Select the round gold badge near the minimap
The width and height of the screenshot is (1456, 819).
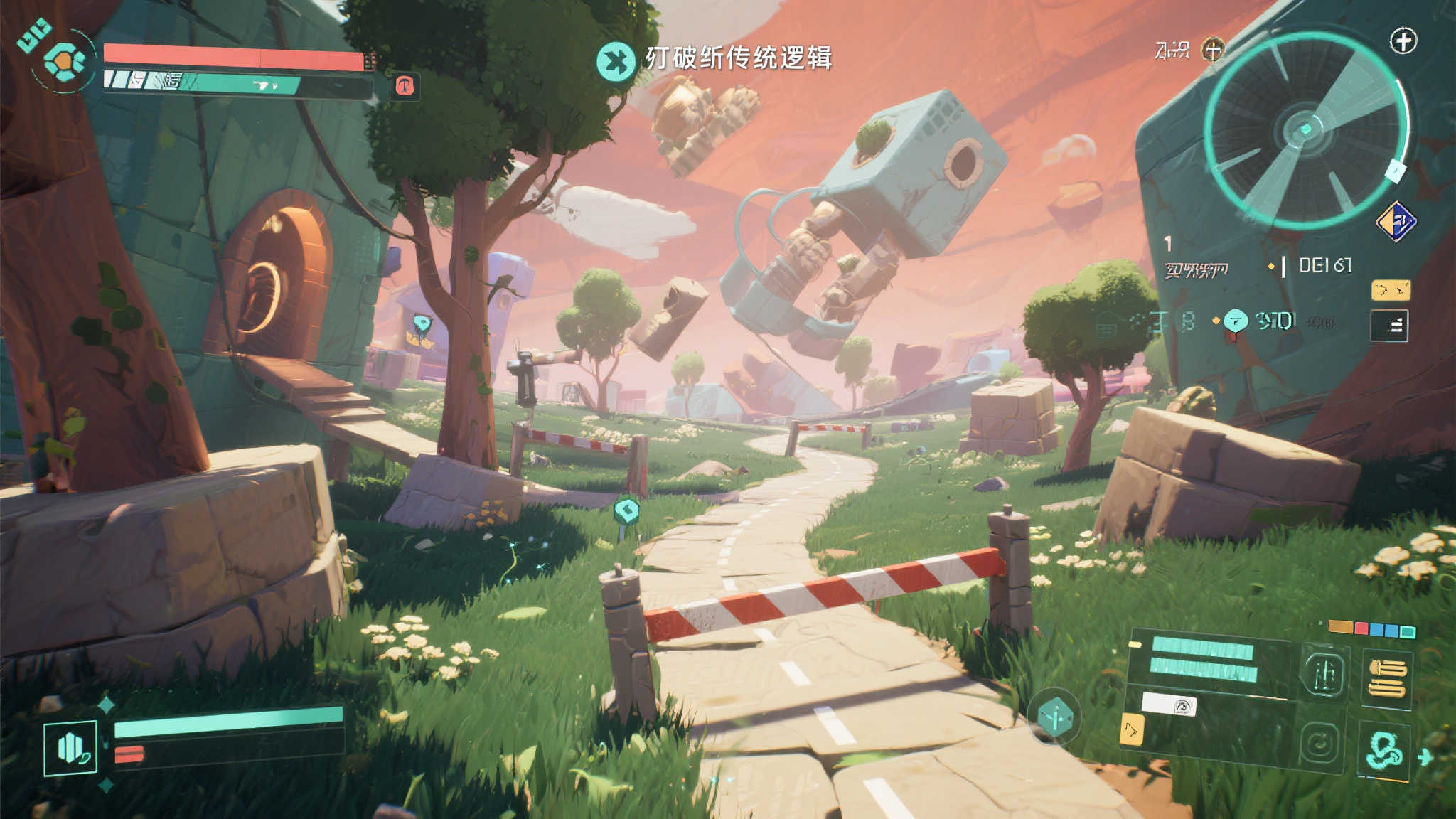(x=1213, y=50)
